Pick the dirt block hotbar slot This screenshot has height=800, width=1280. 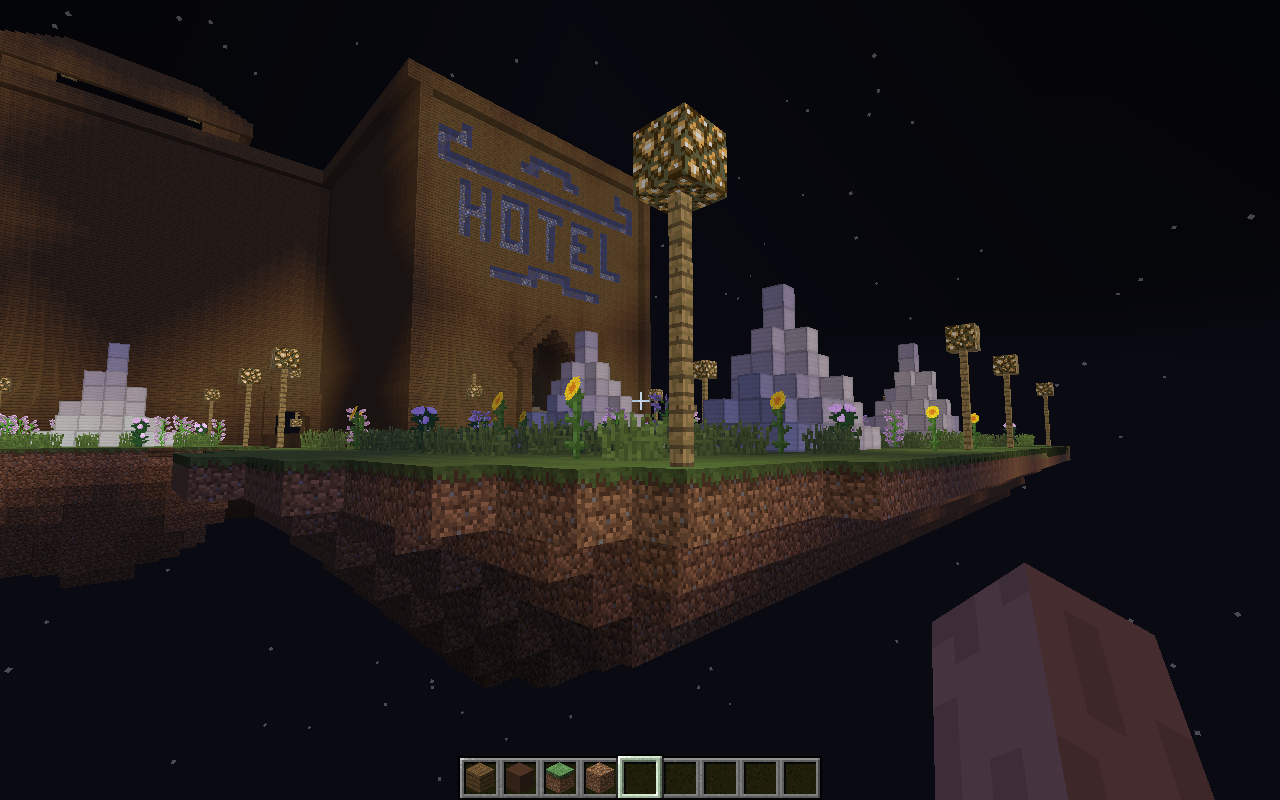point(600,777)
